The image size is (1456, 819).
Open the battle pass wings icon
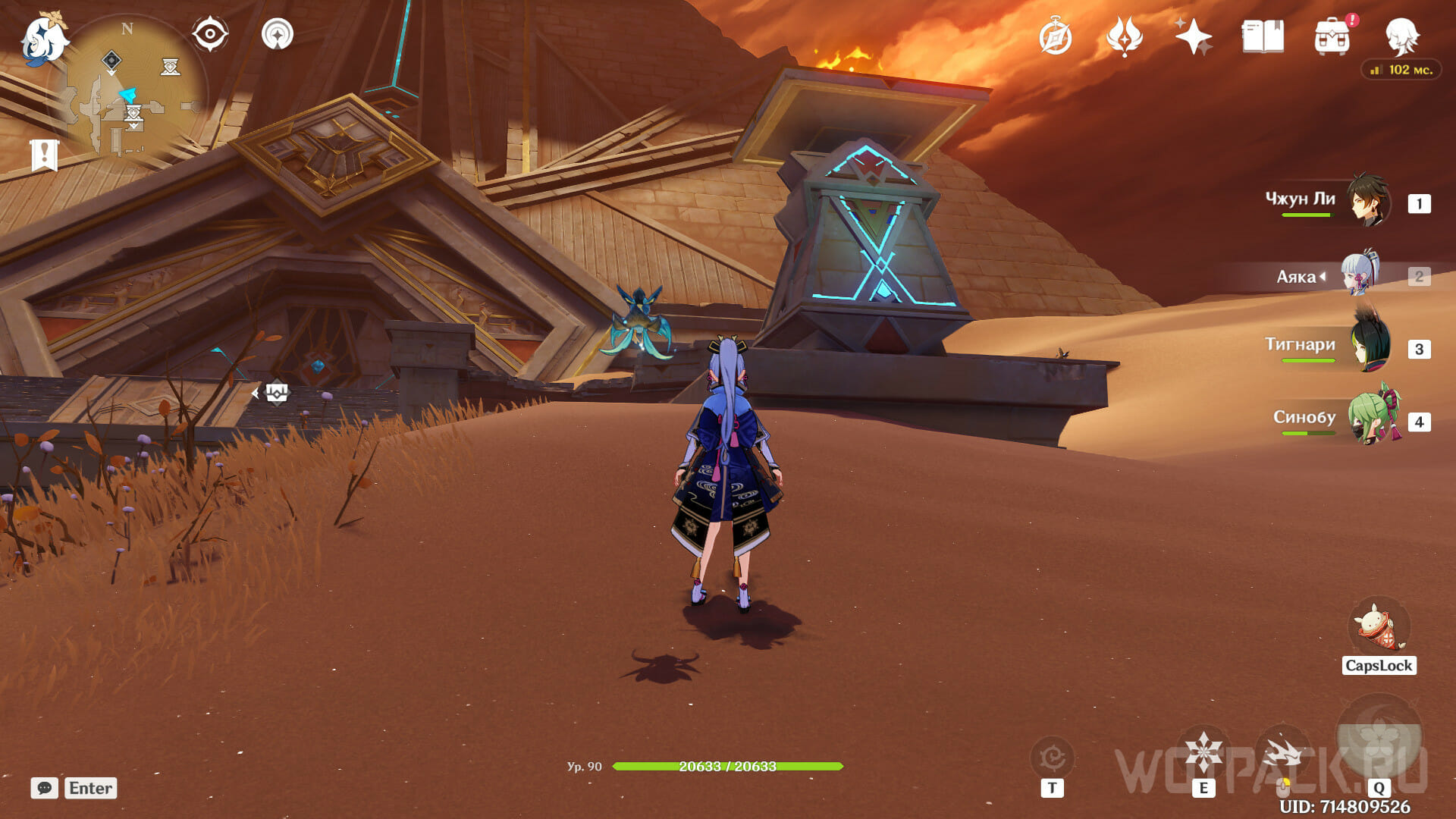point(1125,36)
